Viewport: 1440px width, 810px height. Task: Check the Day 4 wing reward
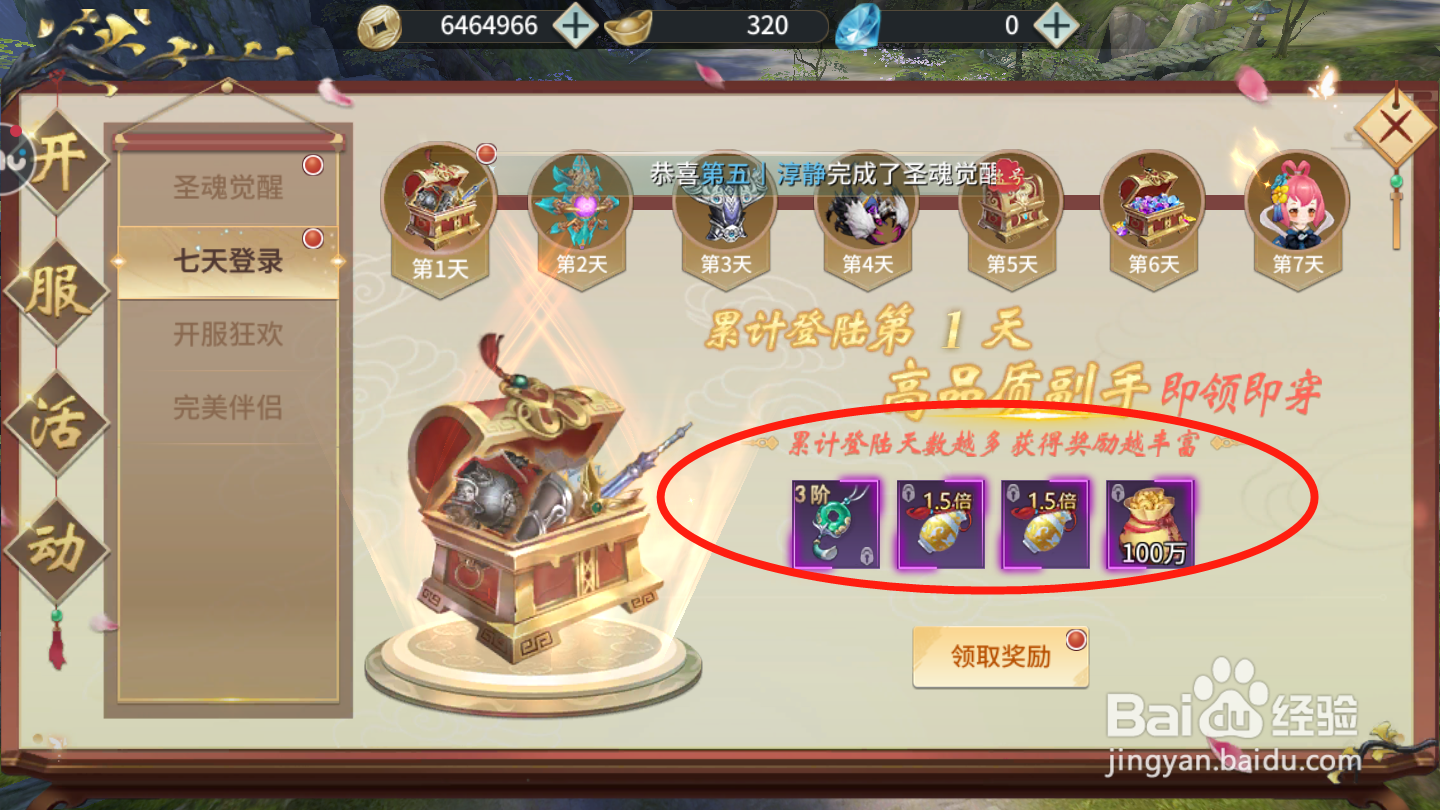pyautogui.click(x=868, y=210)
